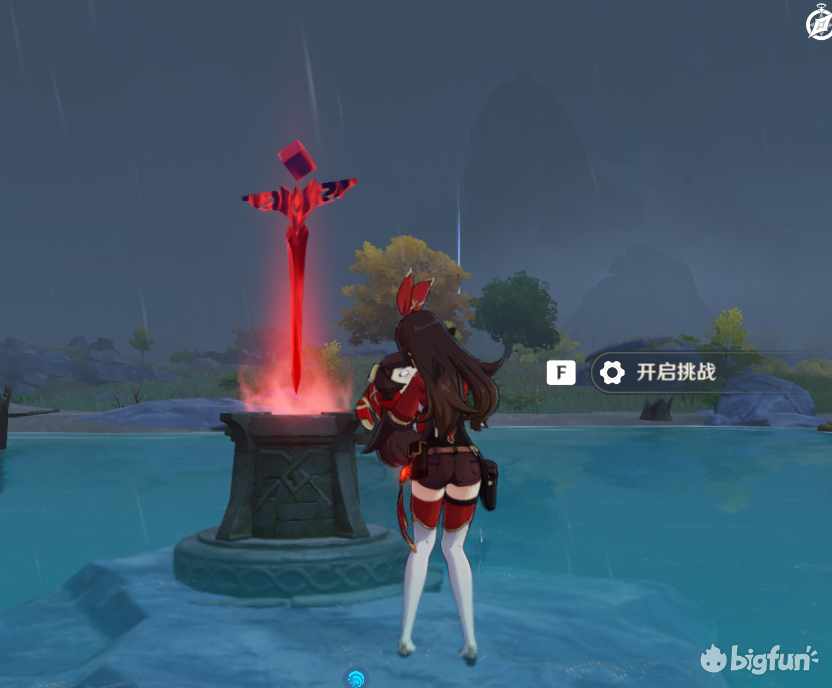Viewport: 832px width, 688px height.
Task: Open the compass icon in the corner
Action: pyautogui.click(x=819, y=25)
